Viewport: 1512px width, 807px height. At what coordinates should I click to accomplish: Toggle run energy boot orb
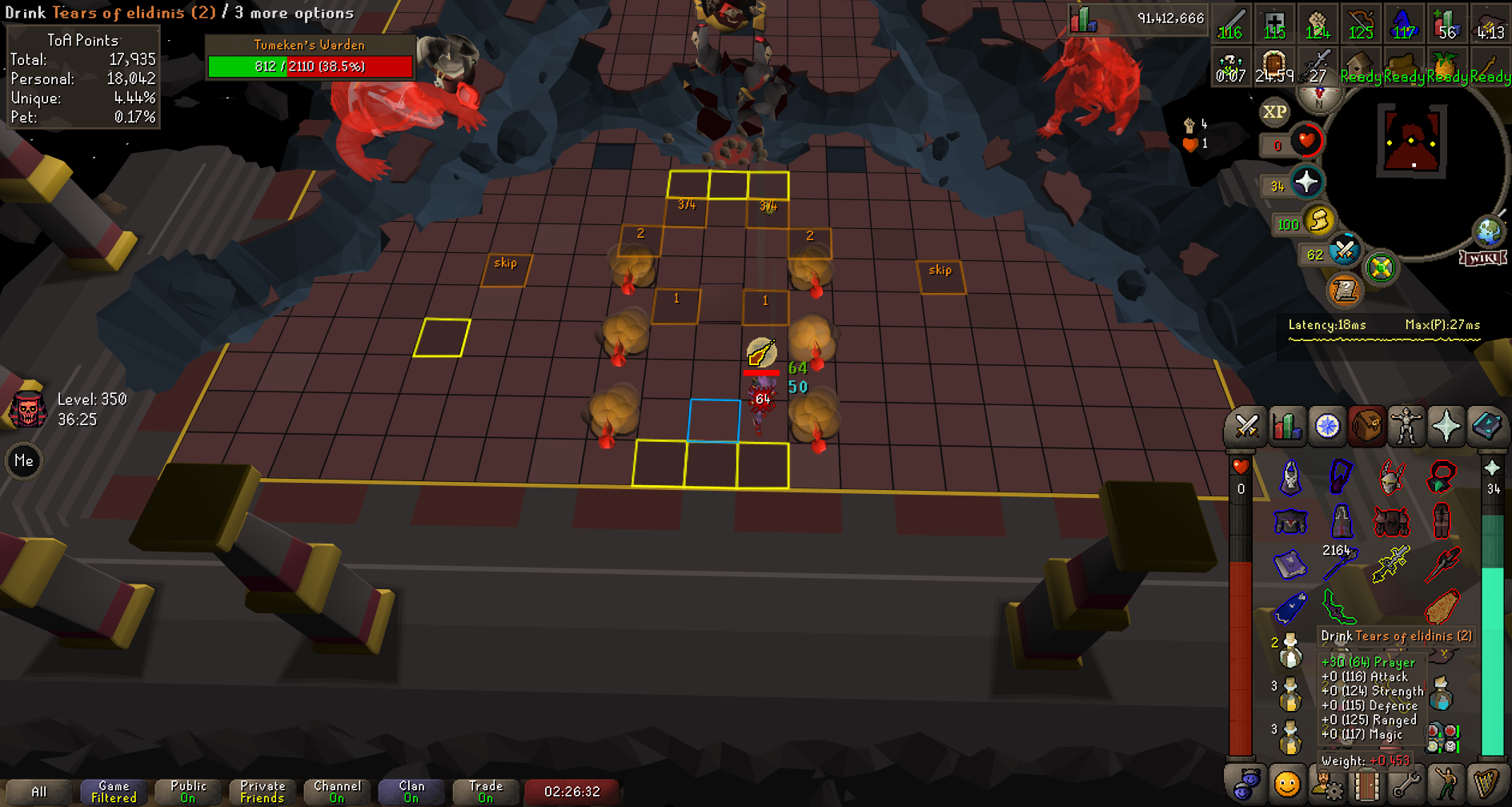pyautogui.click(x=1318, y=220)
